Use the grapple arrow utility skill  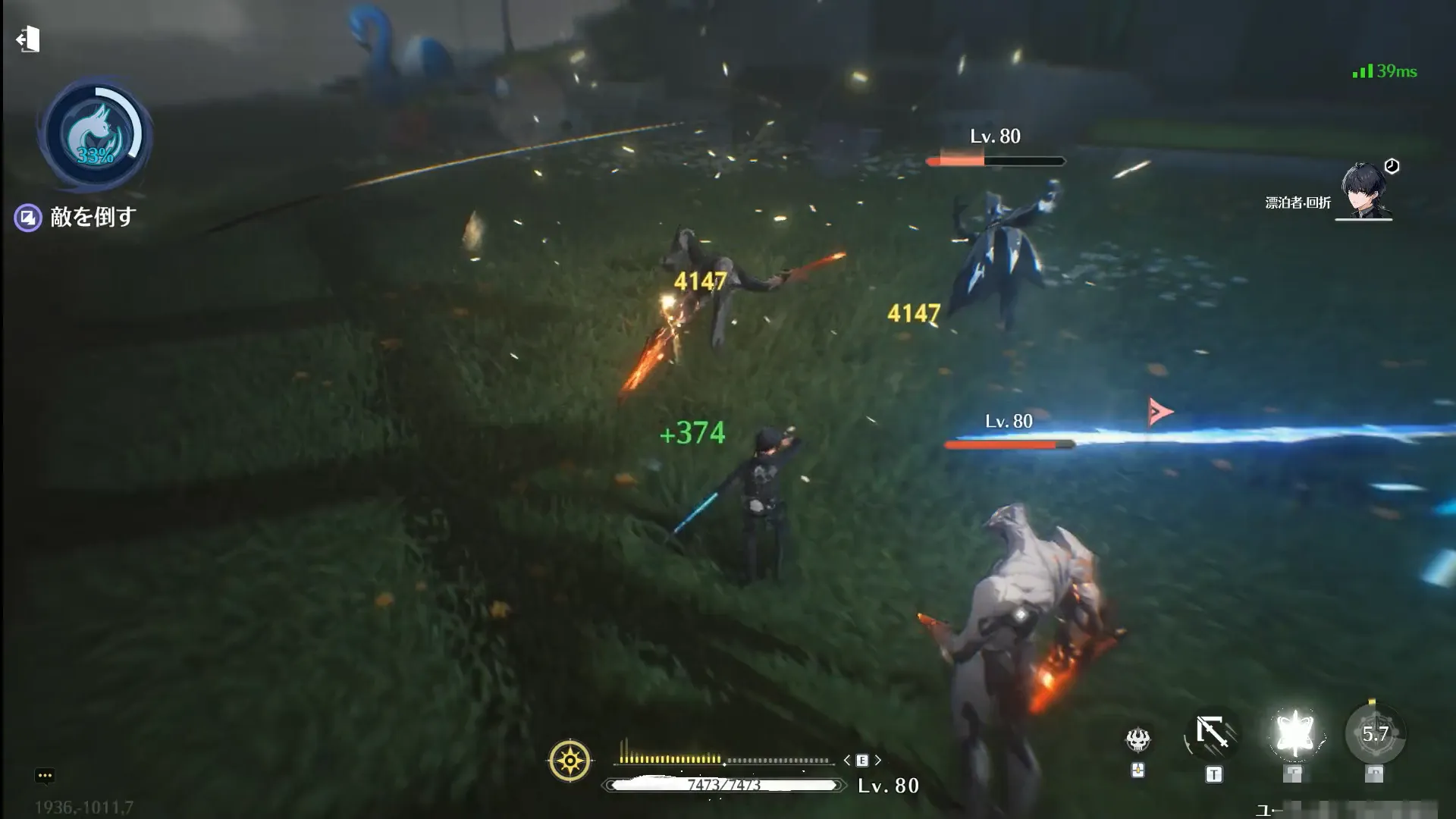[1213, 734]
